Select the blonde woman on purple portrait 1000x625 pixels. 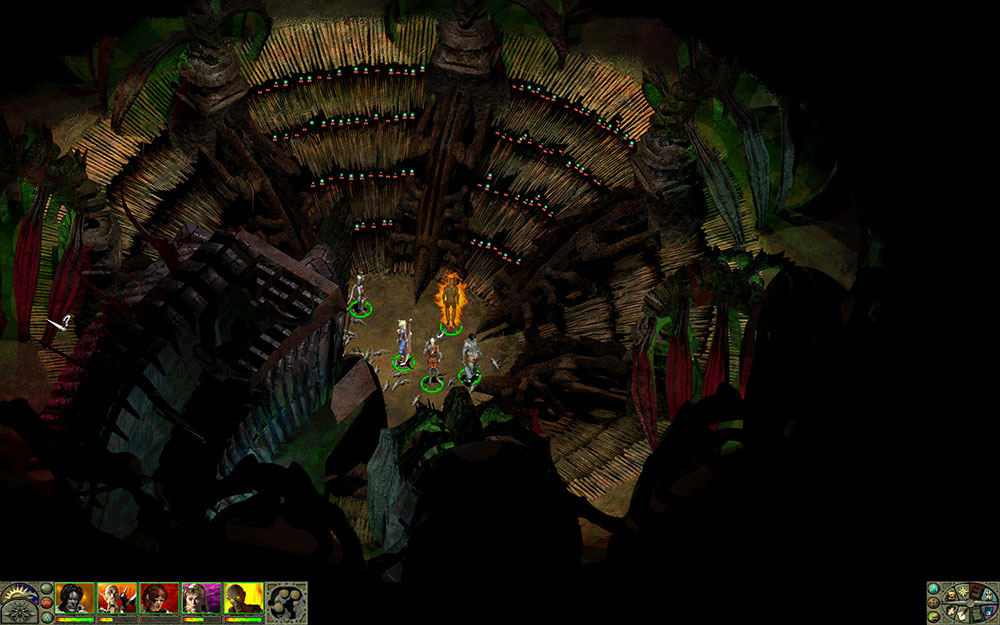(x=201, y=598)
